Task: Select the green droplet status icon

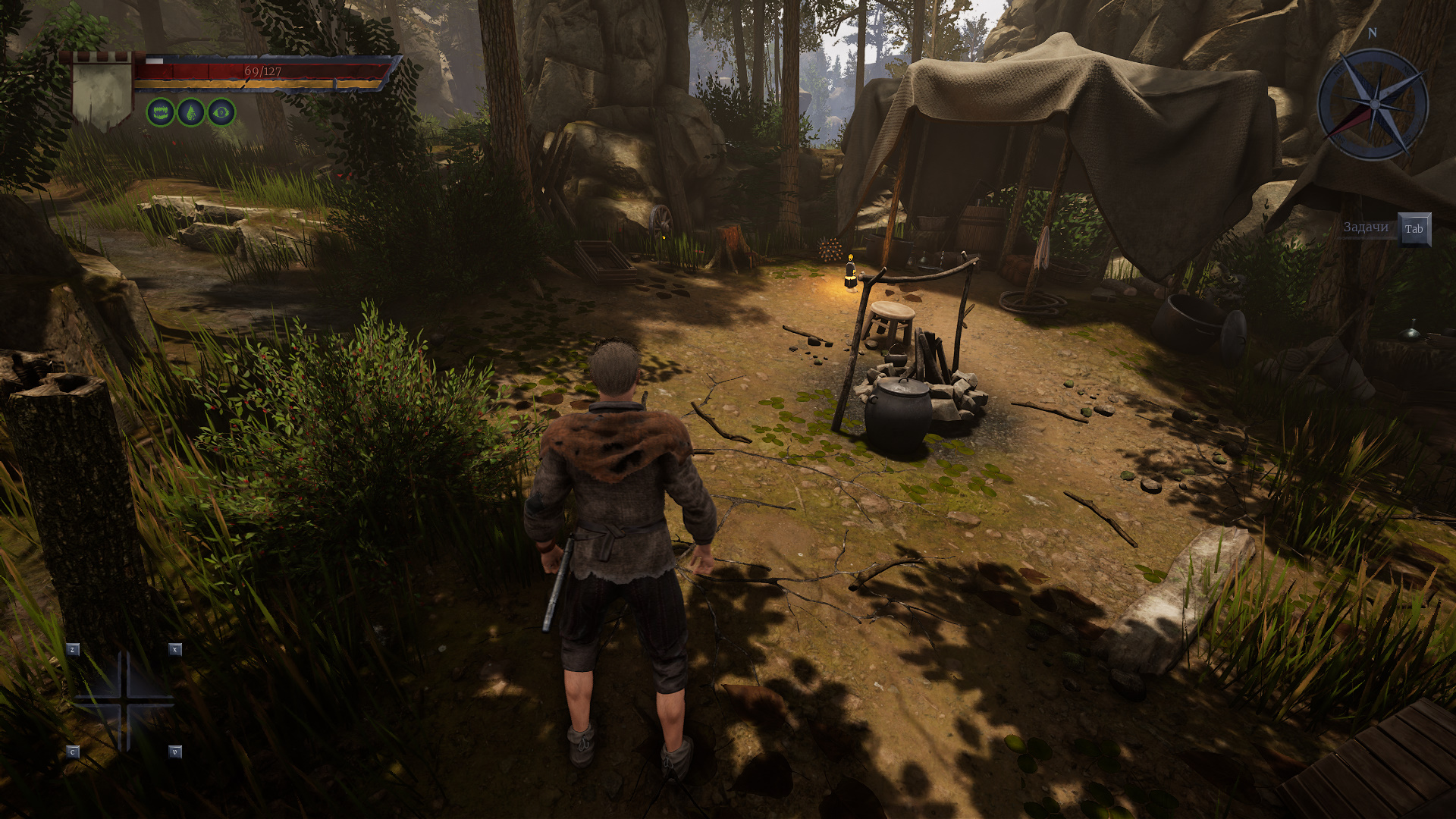Action: coord(191,113)
